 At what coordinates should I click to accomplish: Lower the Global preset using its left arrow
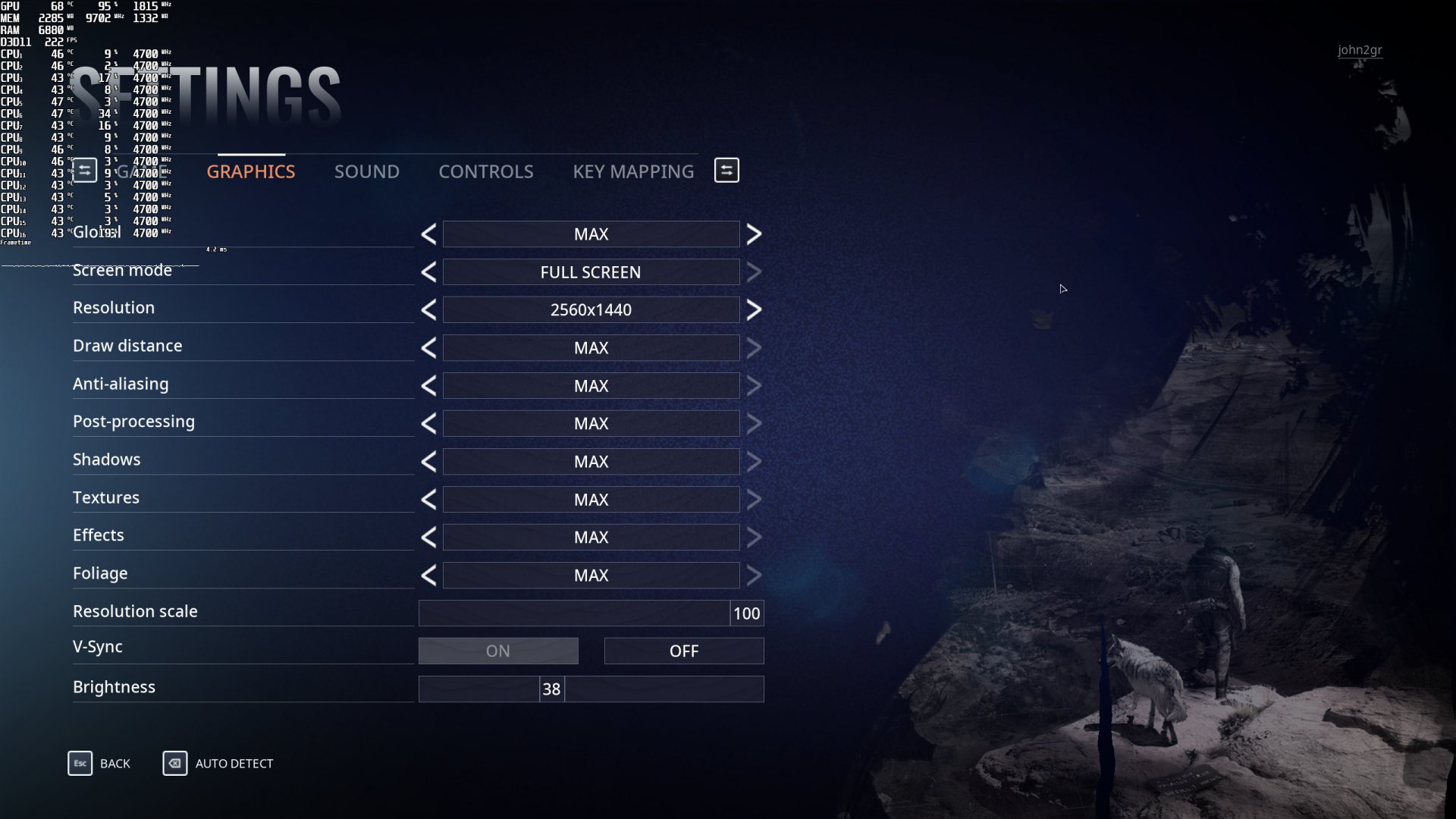[x=428, y=234]
